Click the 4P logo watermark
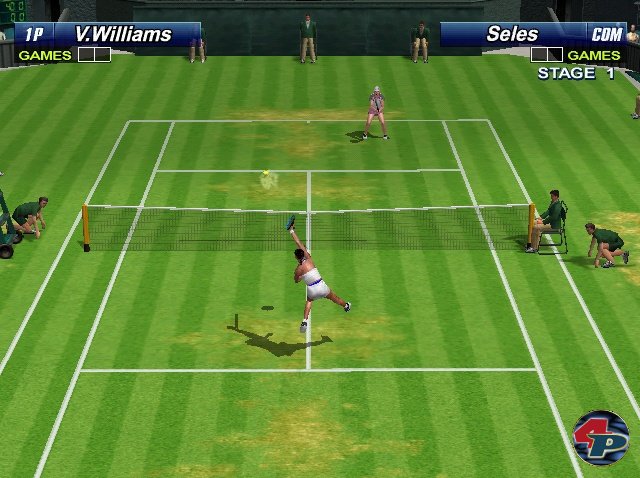The width and height of the screenshot is (640, 478). tap(600, 437)
